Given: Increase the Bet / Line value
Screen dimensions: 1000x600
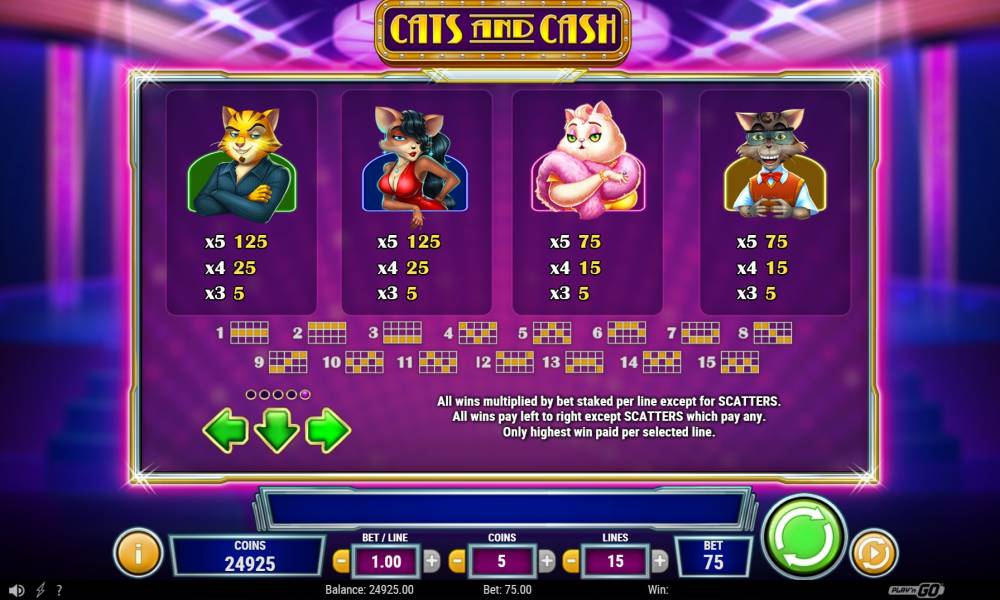Looking at the screenshot, I should click(x=432, y=561).
